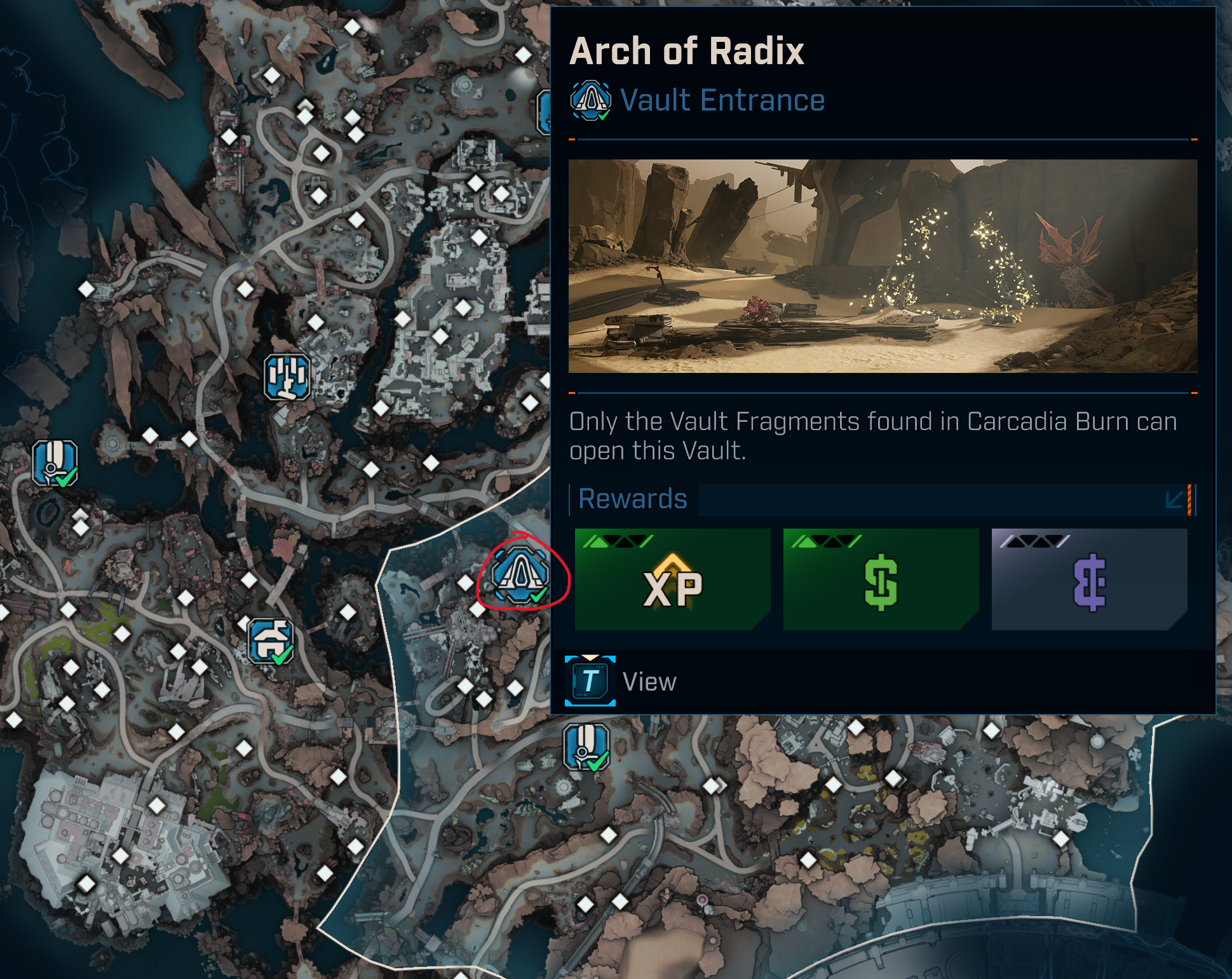Click the three-pronged facility map marker

coord(287,377)
